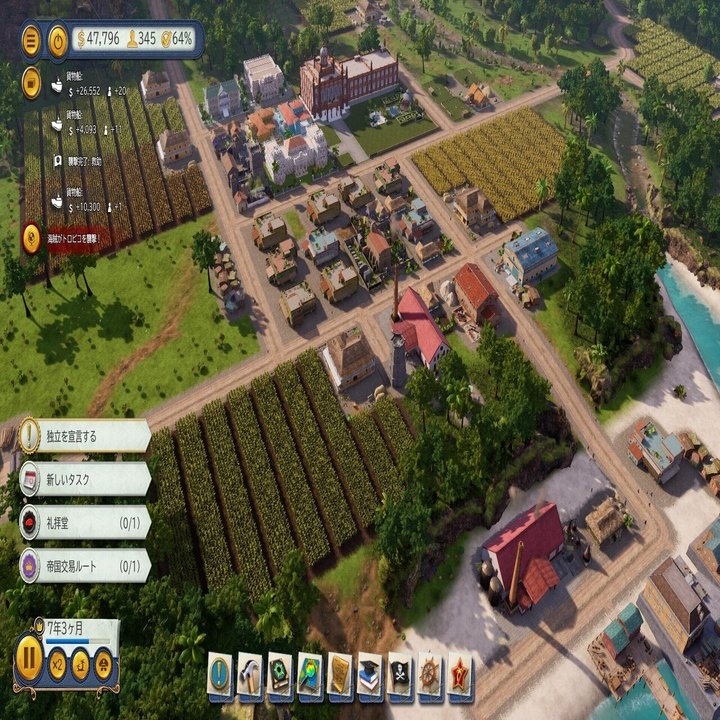The width and height of the screenshot is (720, 720).
Task: Open the ship wheel trade icon
Action: (x=430, y=672)
